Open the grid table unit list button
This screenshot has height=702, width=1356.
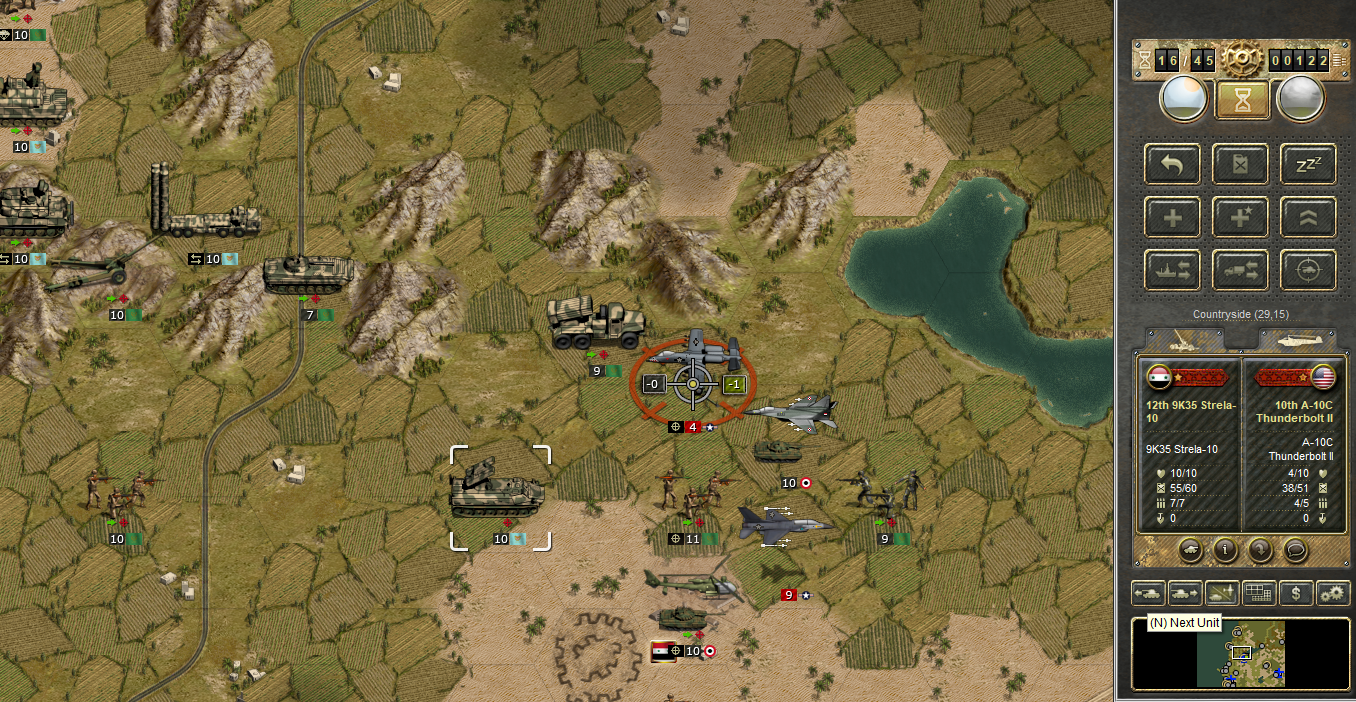click(1258, 593)
